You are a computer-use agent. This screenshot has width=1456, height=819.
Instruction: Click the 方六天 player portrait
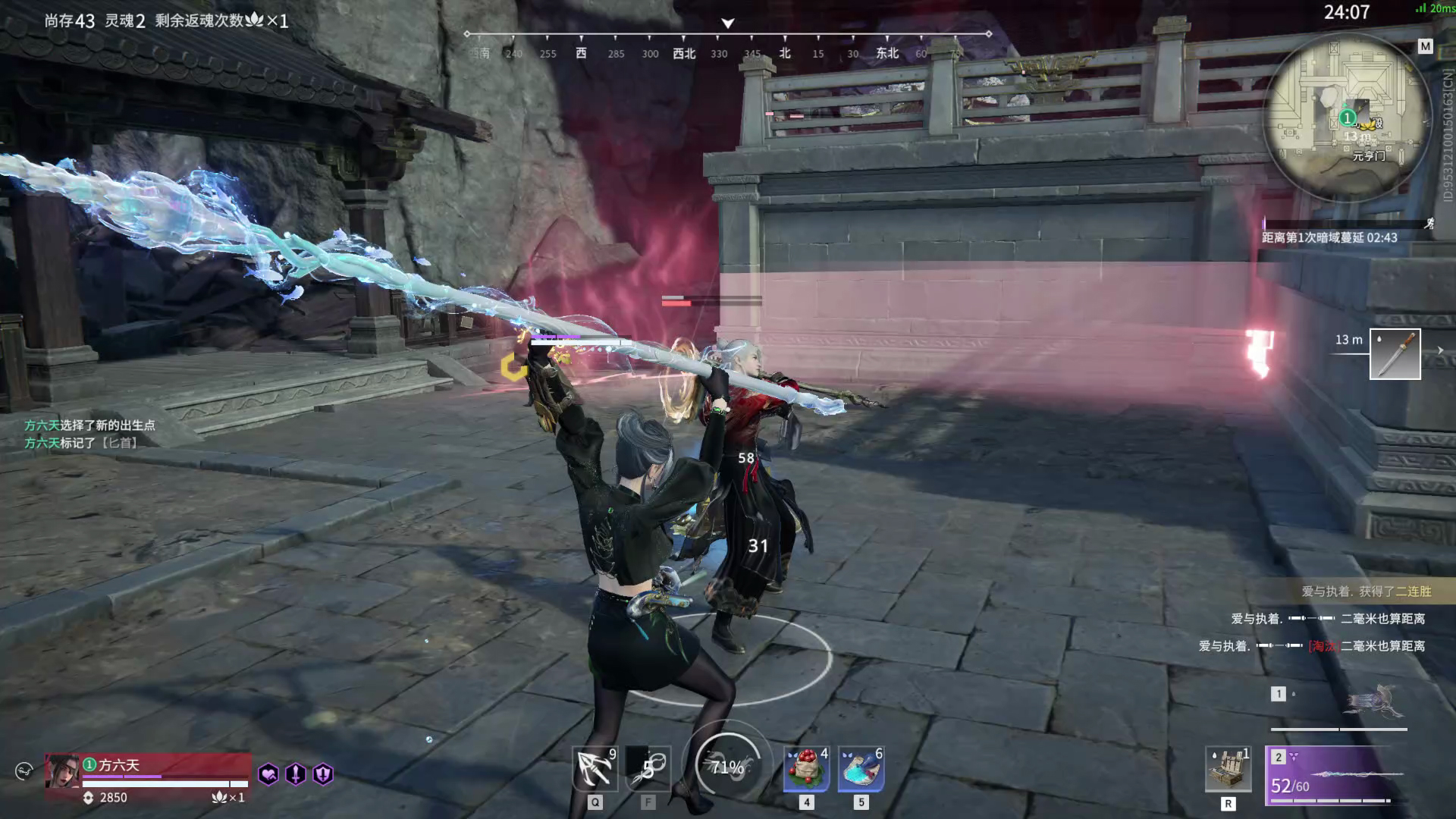(x=62, y=772)
